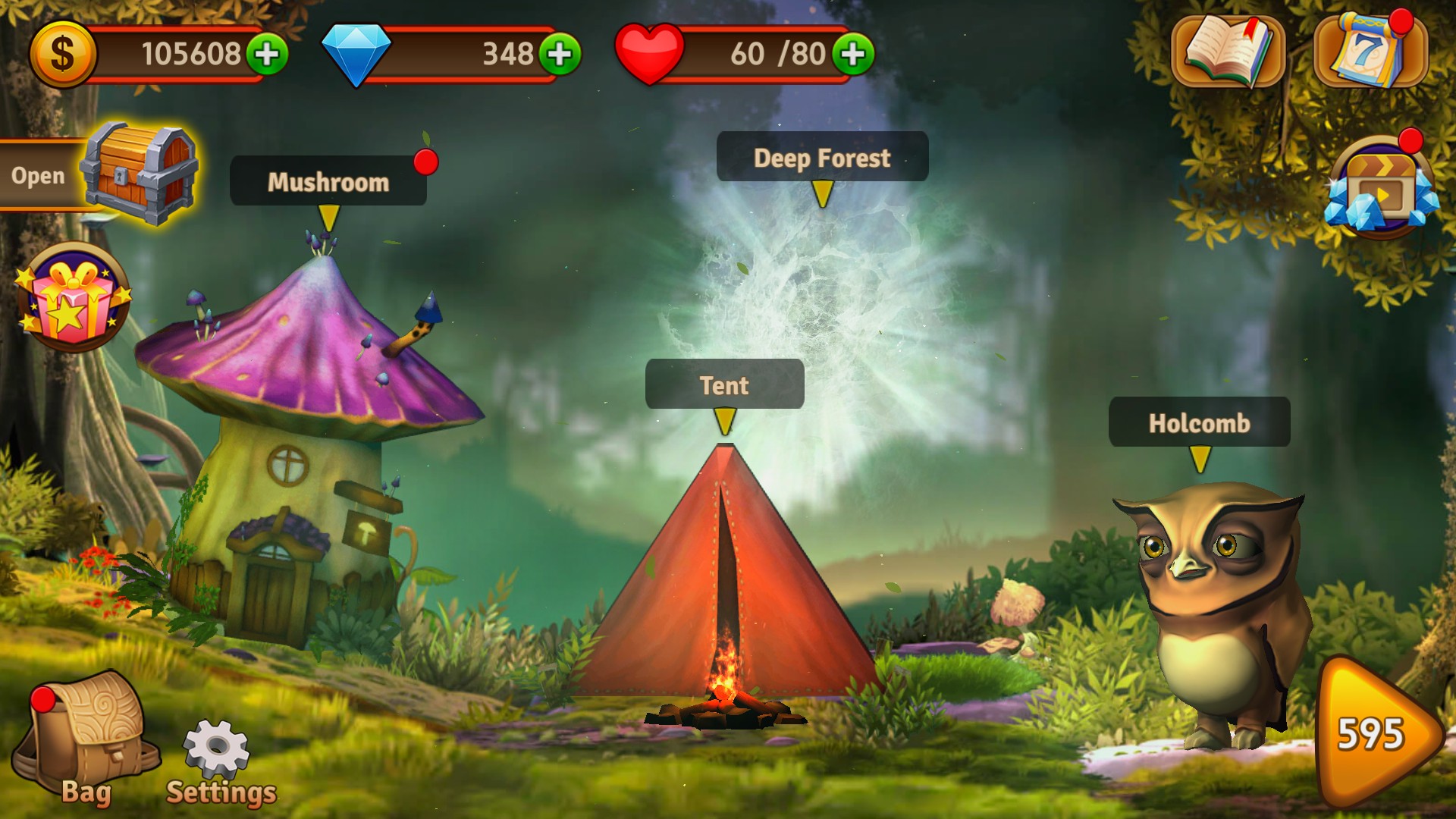Refill hearts using the plus button
Screen dimensions: 1456x819
[x=853, y=54]
